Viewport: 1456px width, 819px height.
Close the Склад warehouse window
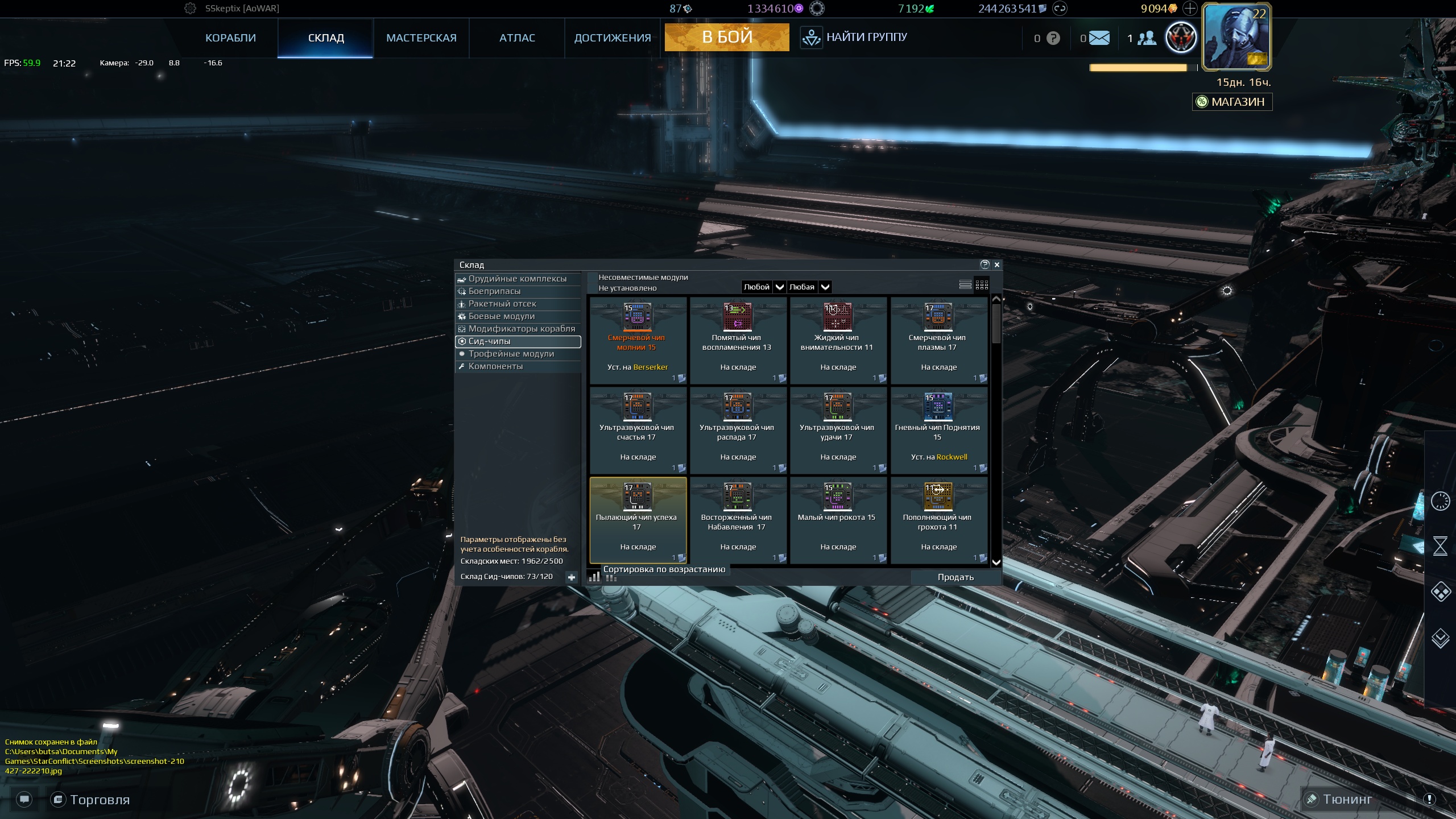[x=997, y=264]
